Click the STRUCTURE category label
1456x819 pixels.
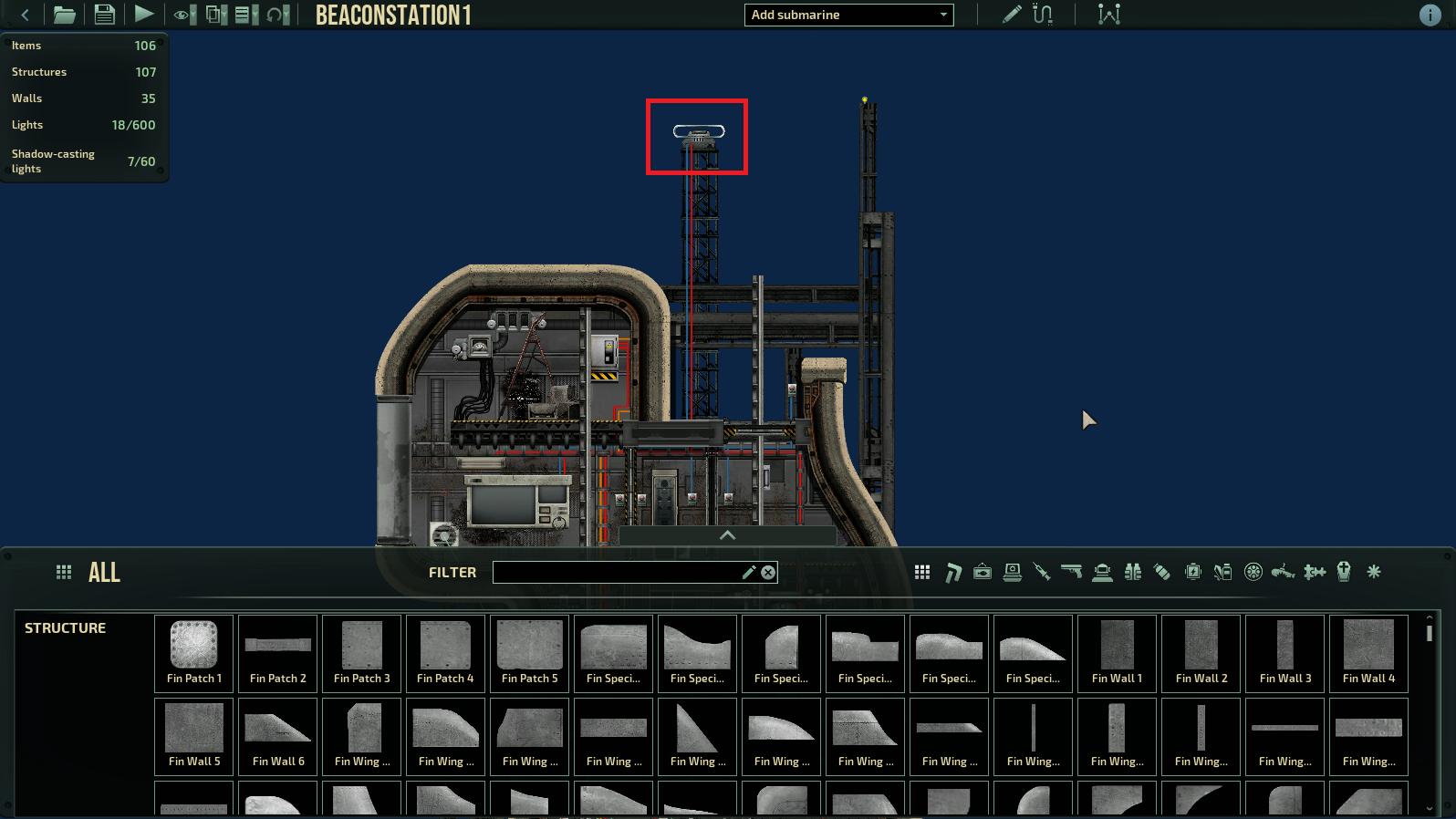coord(65,627)
